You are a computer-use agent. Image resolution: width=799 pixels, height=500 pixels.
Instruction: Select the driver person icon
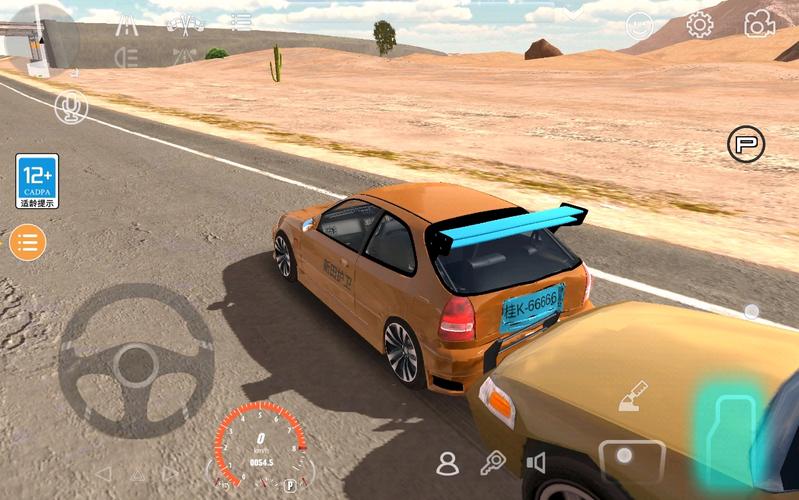[x=447, y=463]
